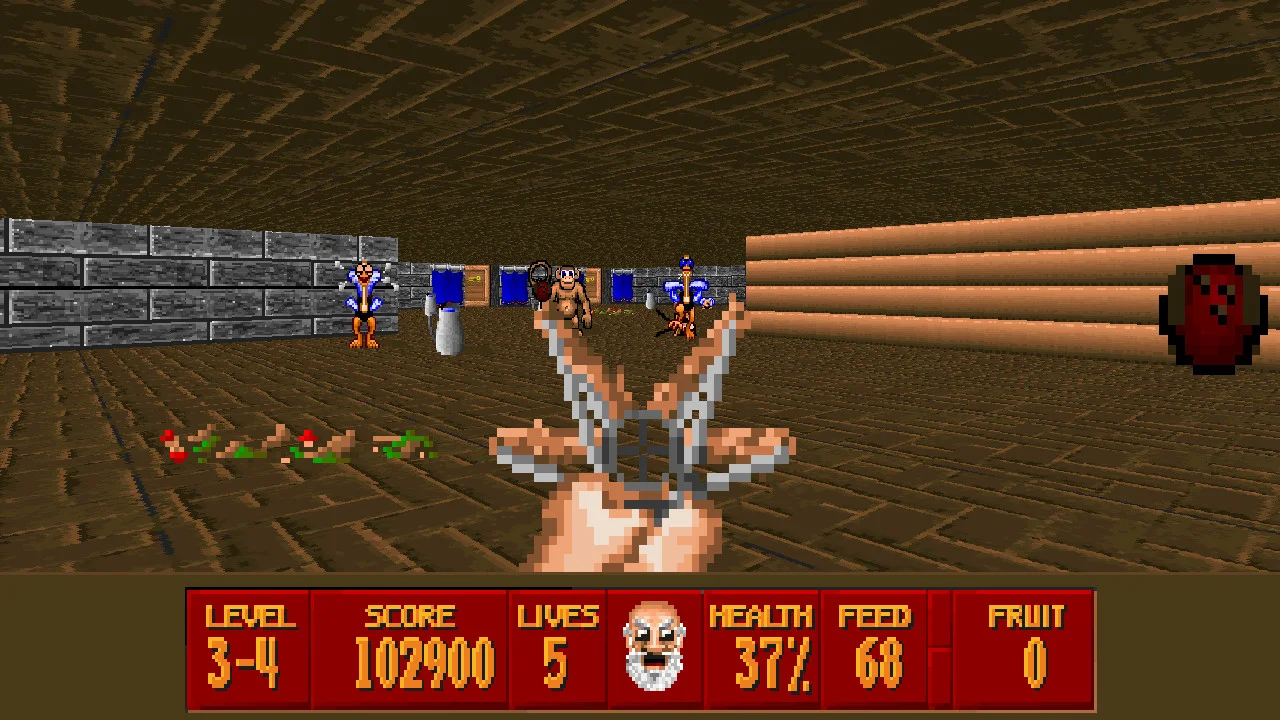Click the ostrich near the gray brick wall
1280x720 pixels.
coord(365,300)
